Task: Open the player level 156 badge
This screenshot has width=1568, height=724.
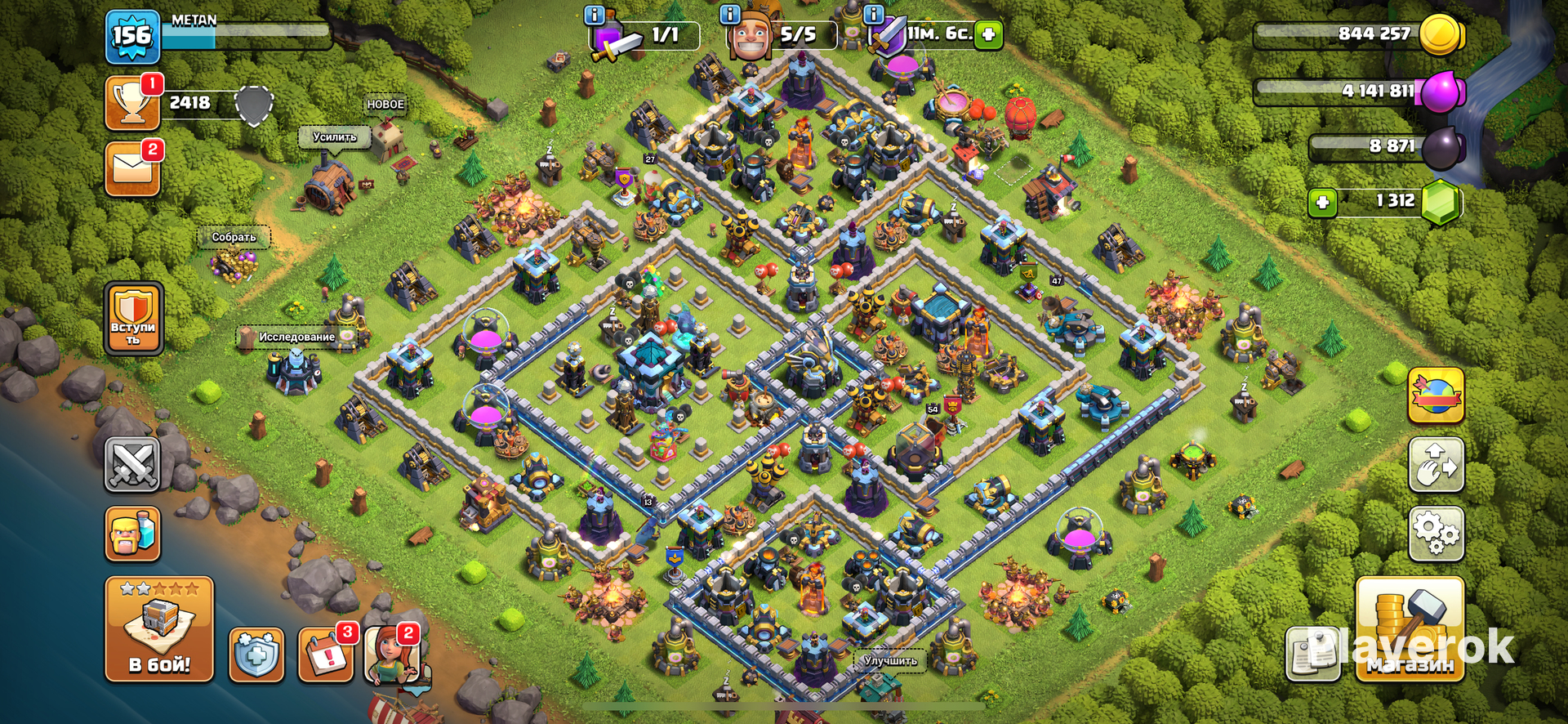Action: pos(132,36)
